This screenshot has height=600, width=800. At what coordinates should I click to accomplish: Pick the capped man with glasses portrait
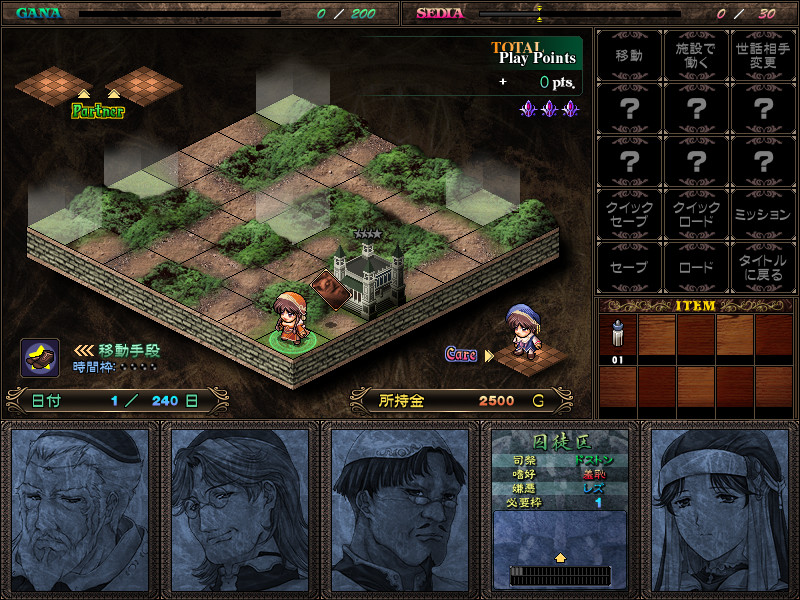click(400, 509)
